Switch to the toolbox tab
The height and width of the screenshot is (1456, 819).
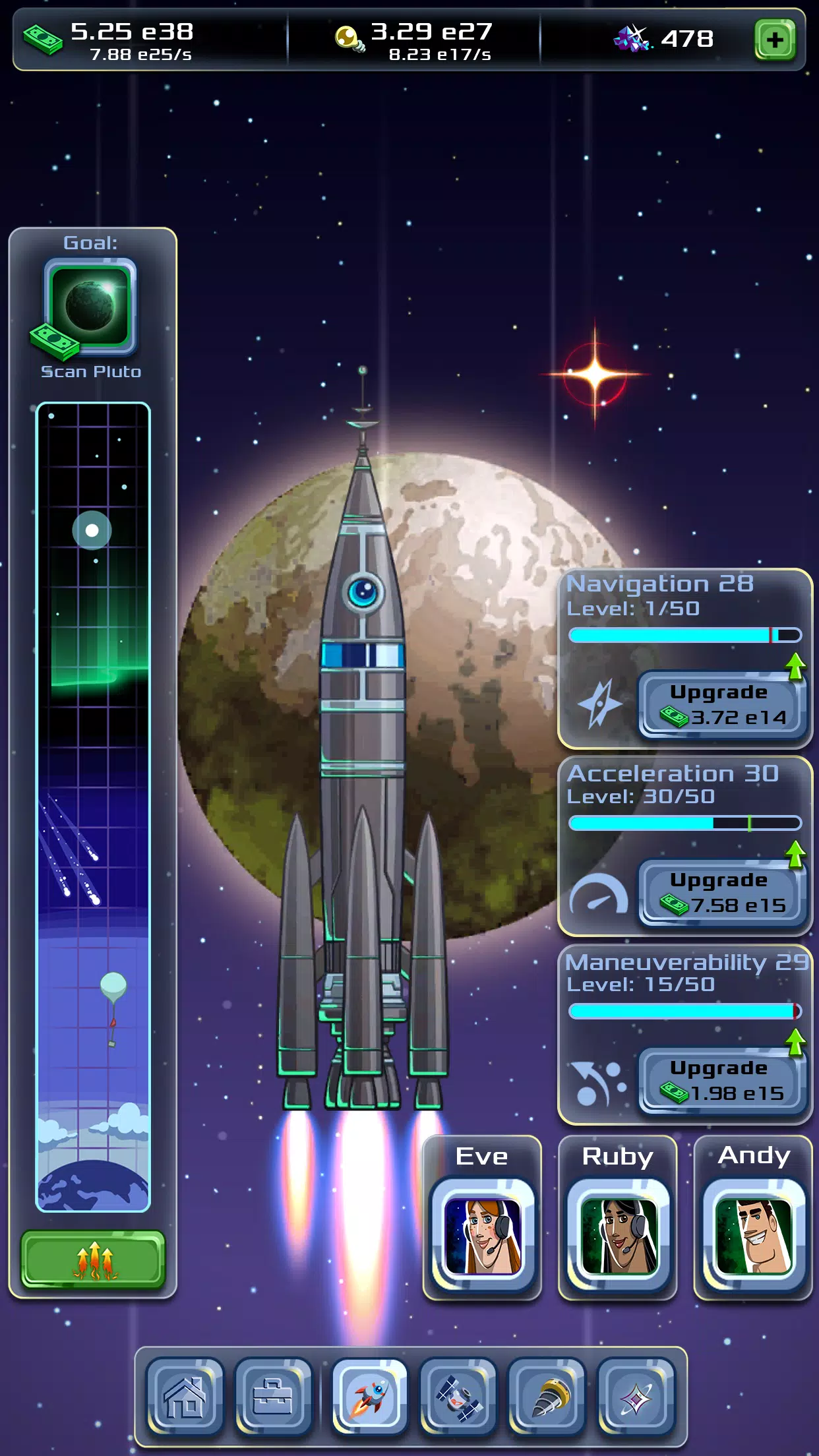coord(273,1397)
